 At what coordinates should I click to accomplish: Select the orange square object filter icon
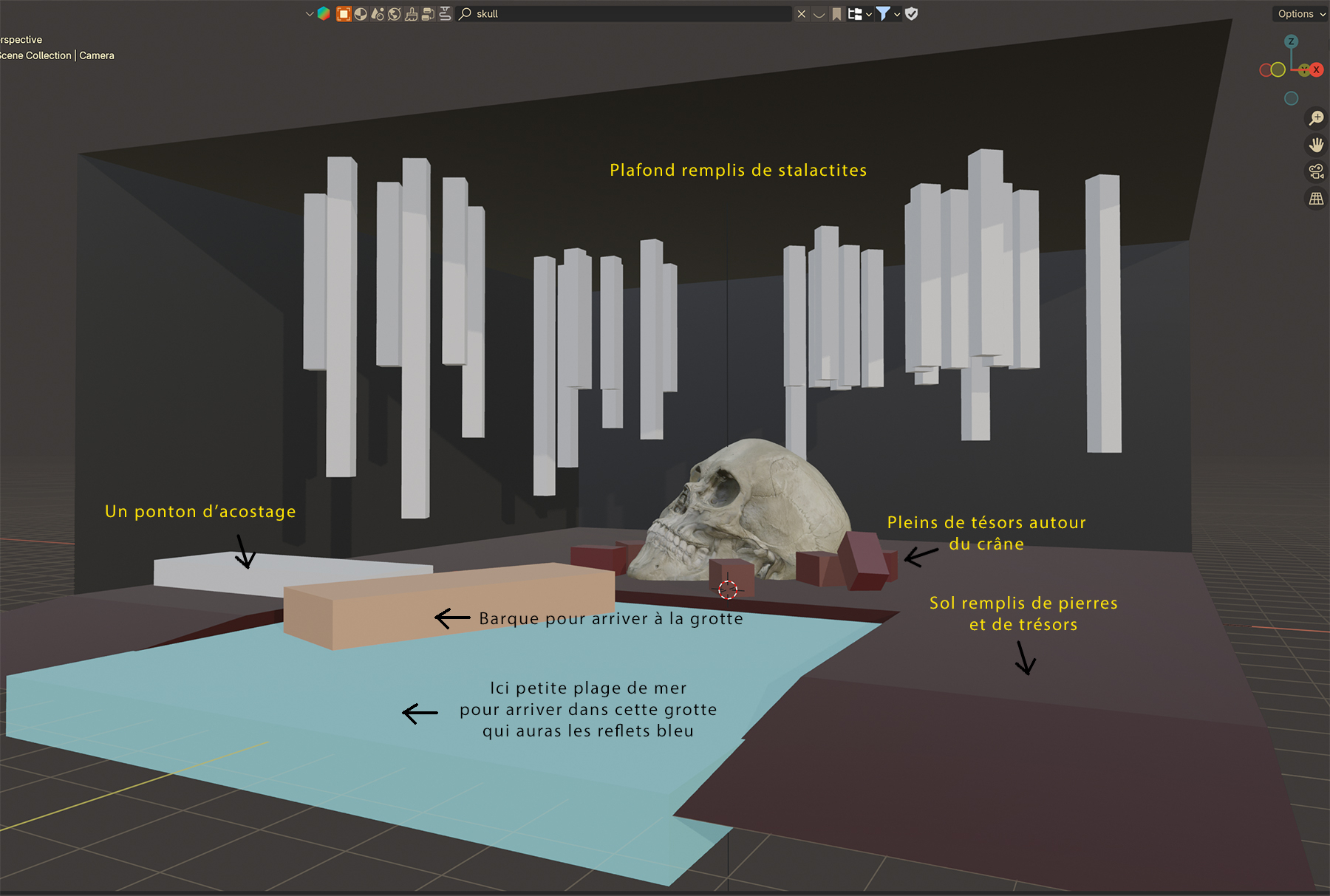click(344, 14)
